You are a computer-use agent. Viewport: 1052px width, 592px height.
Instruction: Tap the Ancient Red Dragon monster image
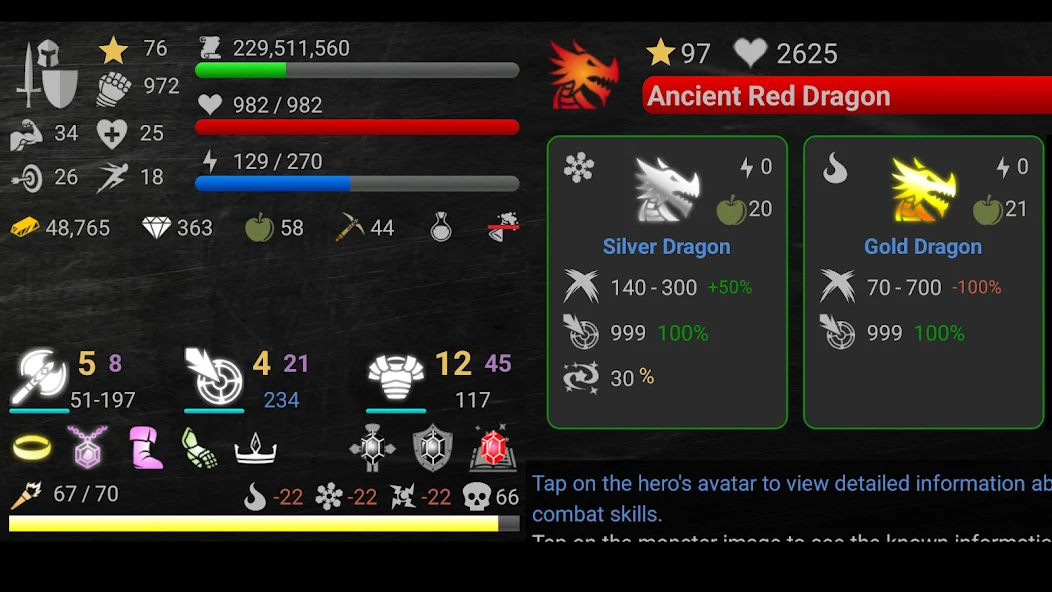pyautogui.click(x=584, y=75)
